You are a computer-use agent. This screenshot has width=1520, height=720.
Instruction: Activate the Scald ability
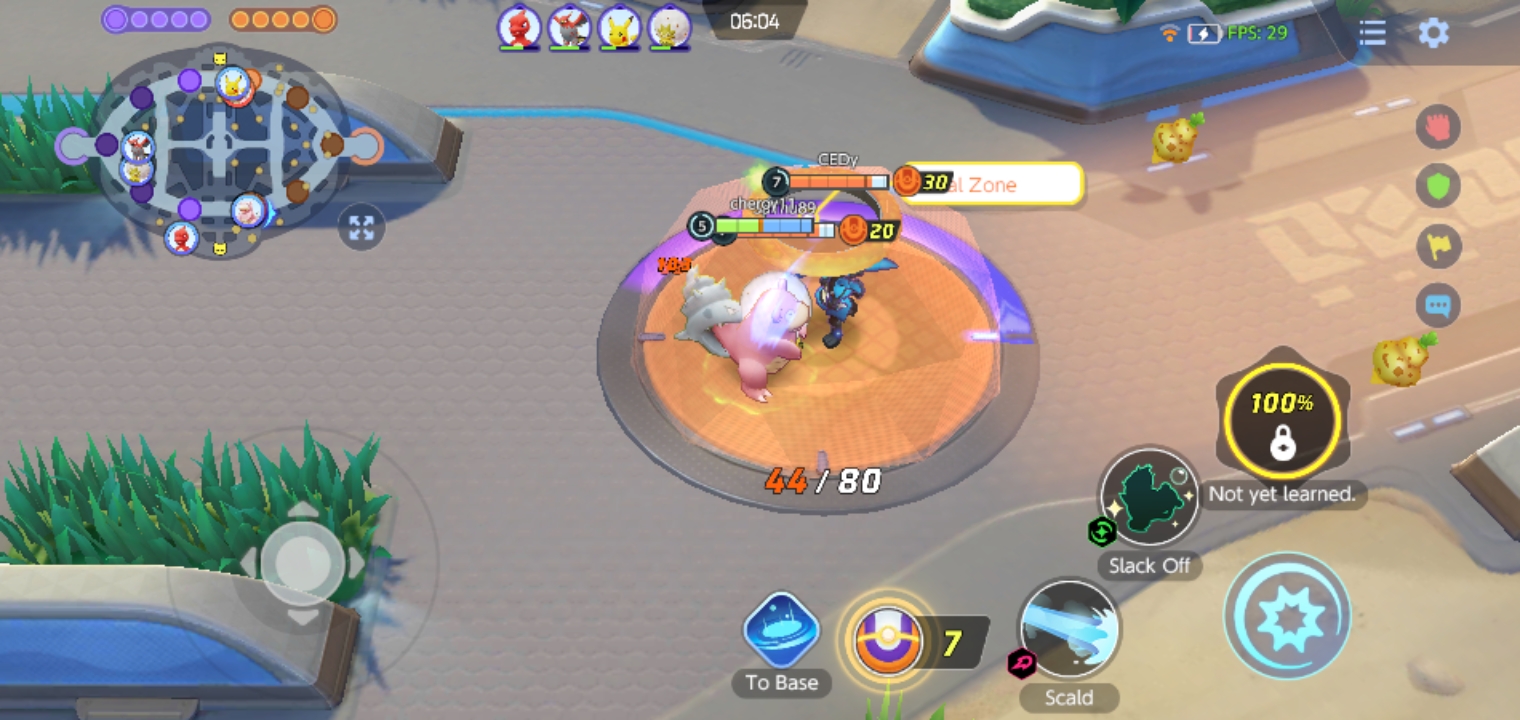(1069, 630)
